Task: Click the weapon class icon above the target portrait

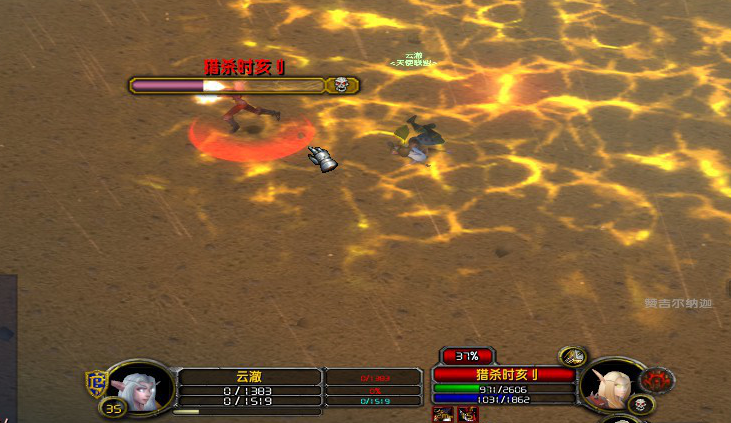Action: [x=572, y=356]
